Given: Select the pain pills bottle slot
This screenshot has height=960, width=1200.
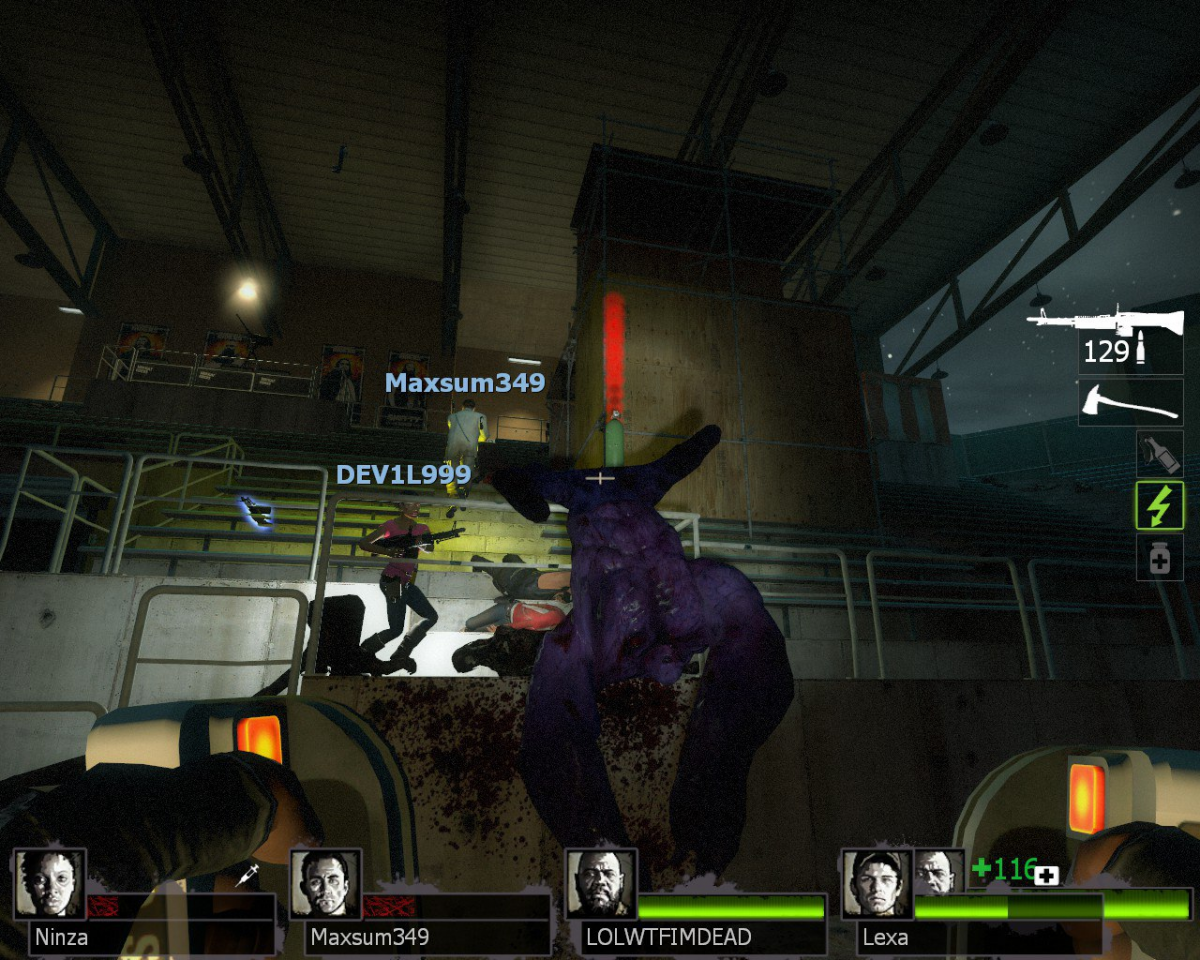Looking at the screenshot, I should click(1159, 557).
